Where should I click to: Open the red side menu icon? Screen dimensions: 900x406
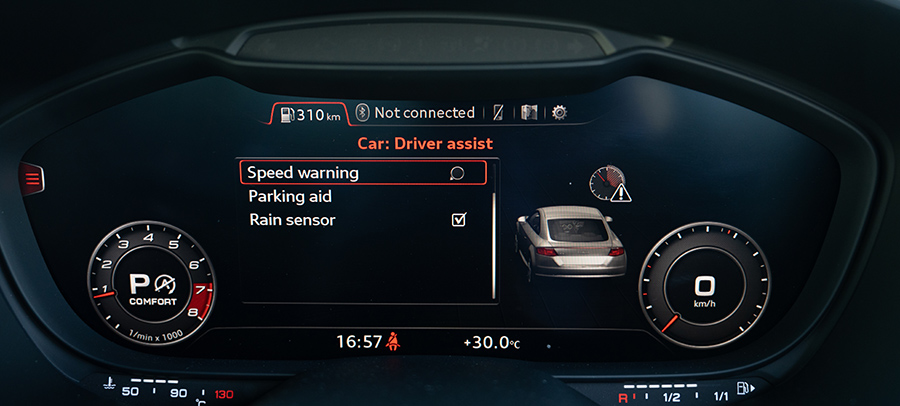coord(33,179)
